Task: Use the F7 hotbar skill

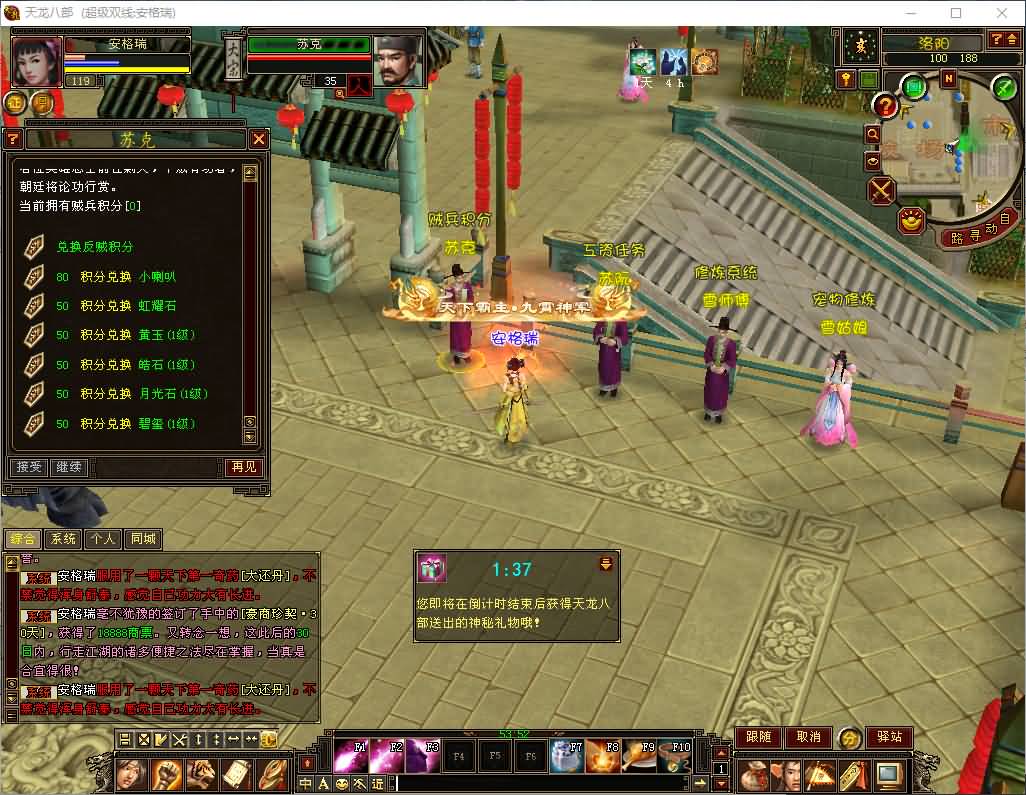Action: pyautogui.click(x=567, y=756)
